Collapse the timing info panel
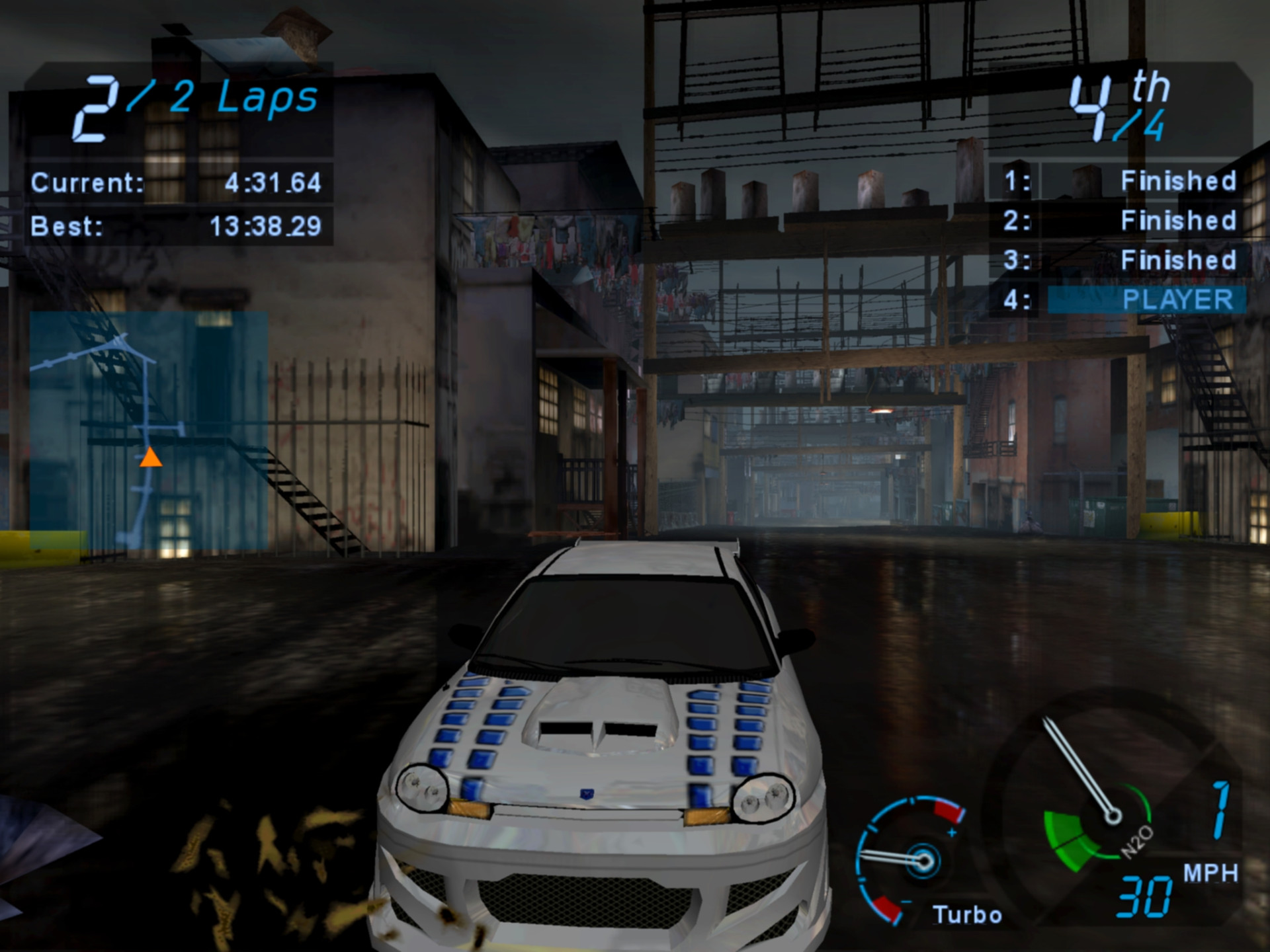 179,205
